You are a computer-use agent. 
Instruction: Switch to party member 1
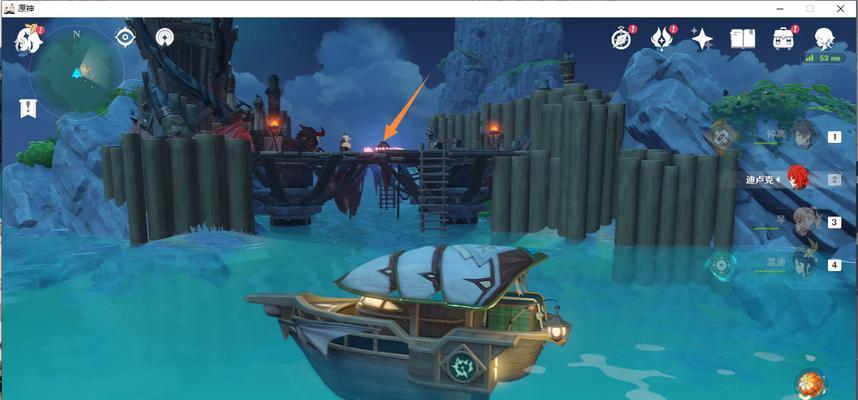pos(806,135)
